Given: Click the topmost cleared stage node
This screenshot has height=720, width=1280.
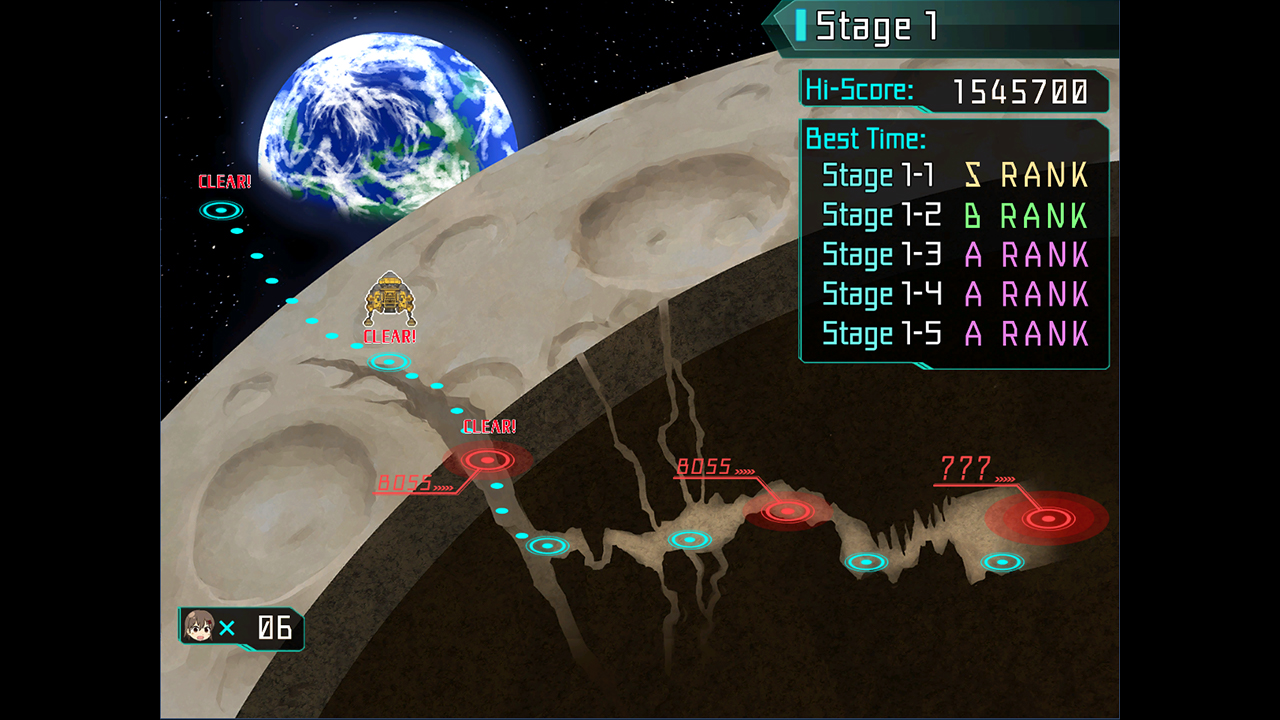Looking at the screenshot, I should tap(222, 210).
